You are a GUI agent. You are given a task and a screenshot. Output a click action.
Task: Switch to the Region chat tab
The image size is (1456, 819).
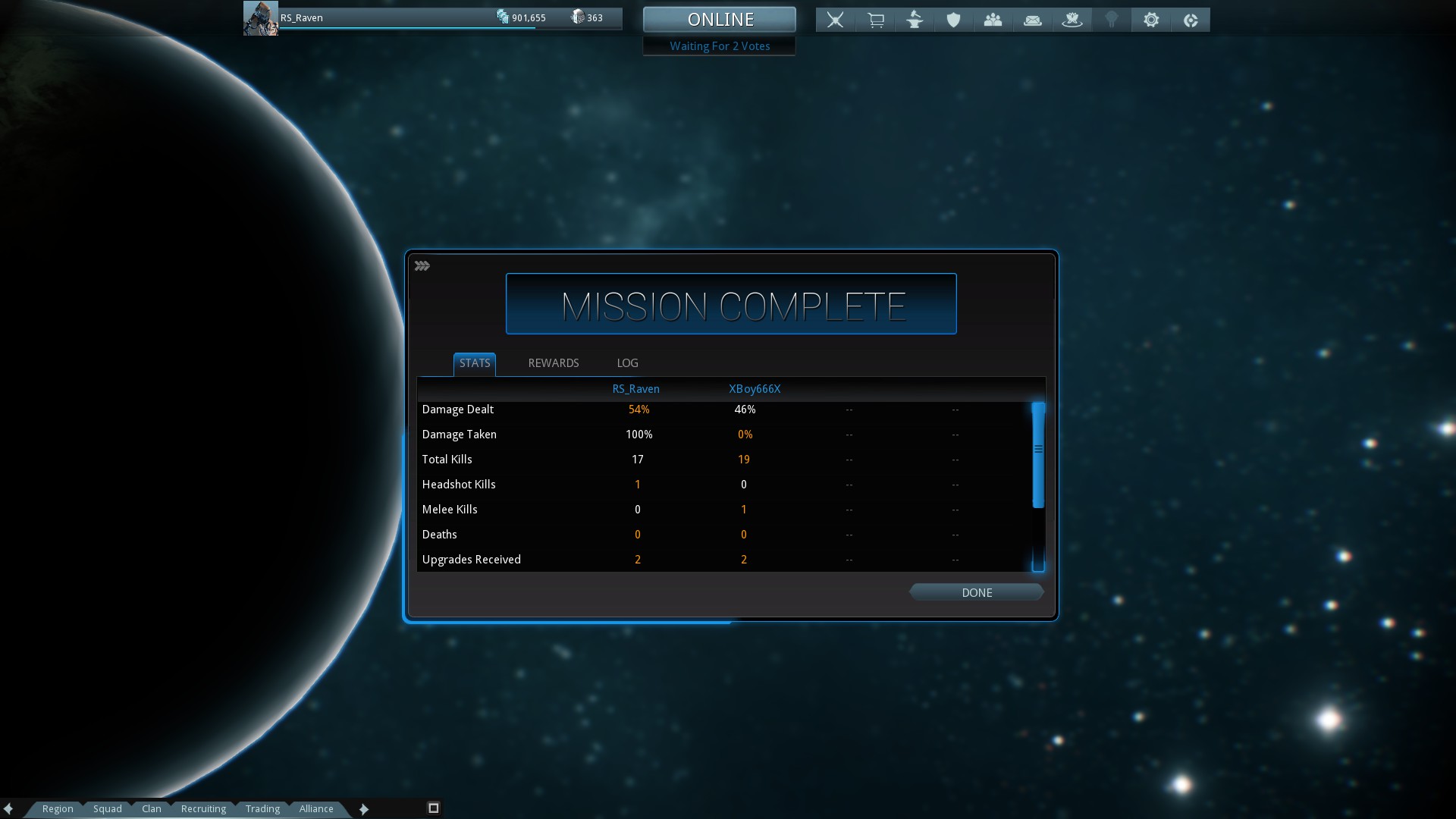pyautogui.click(x=58, y=808)
